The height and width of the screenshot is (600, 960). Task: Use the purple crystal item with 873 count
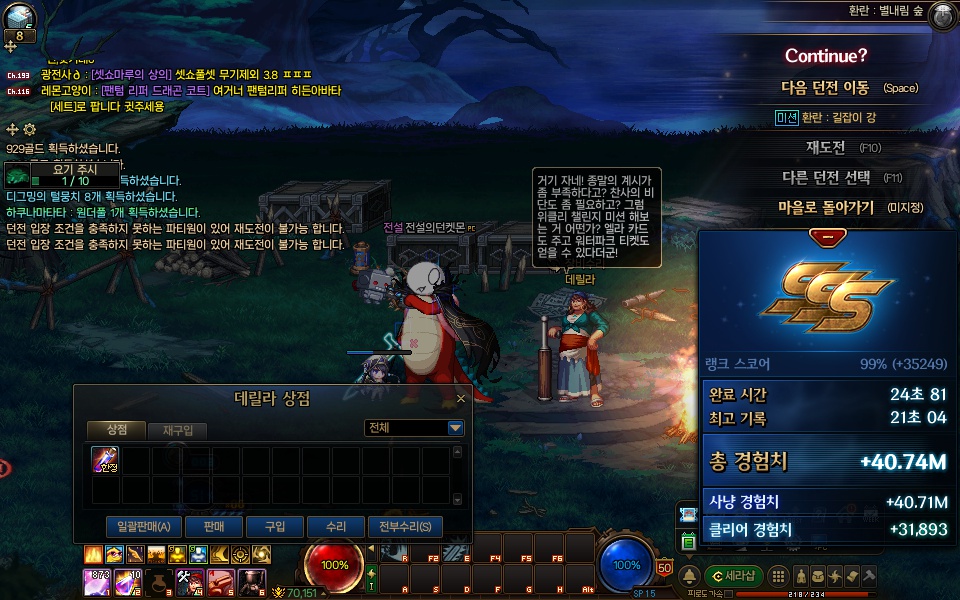point(96,581)
